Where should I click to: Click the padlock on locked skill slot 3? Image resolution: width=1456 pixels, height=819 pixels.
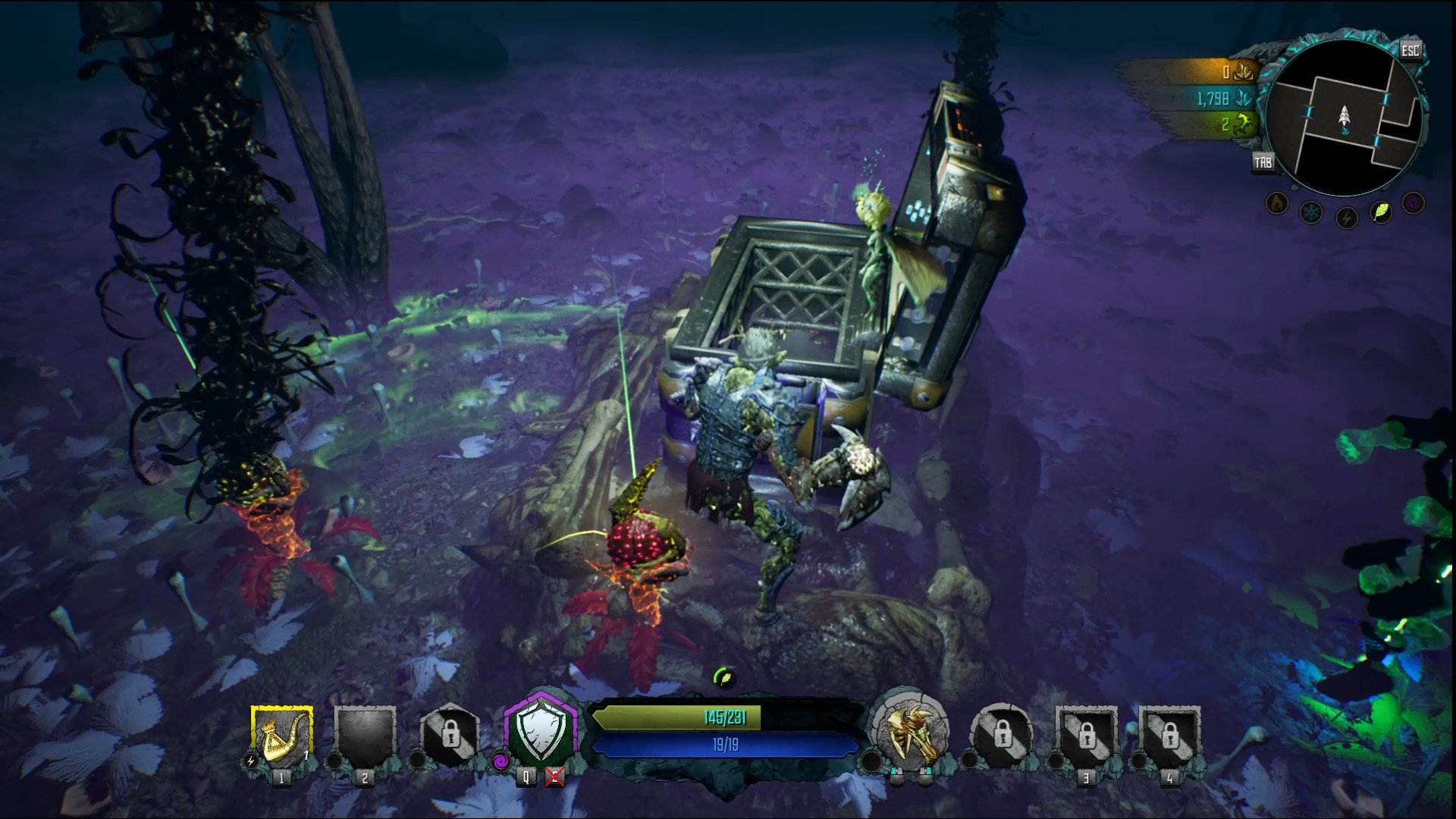pyautogui.click(x=1090, y=737)
